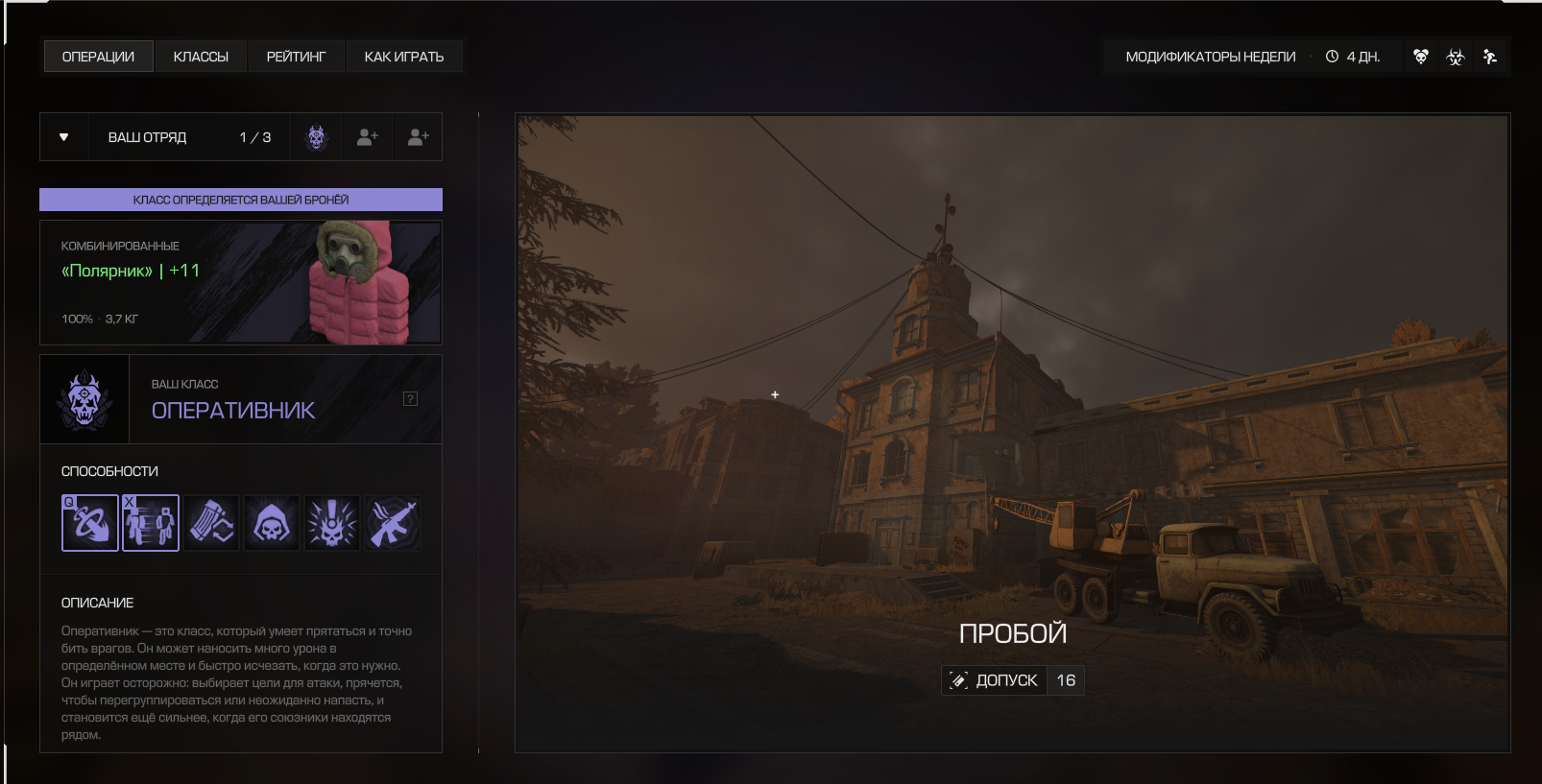Screen dimensions: 1542x784
Task: Choose the hooded skull ability icon
Action: point(272,523)
